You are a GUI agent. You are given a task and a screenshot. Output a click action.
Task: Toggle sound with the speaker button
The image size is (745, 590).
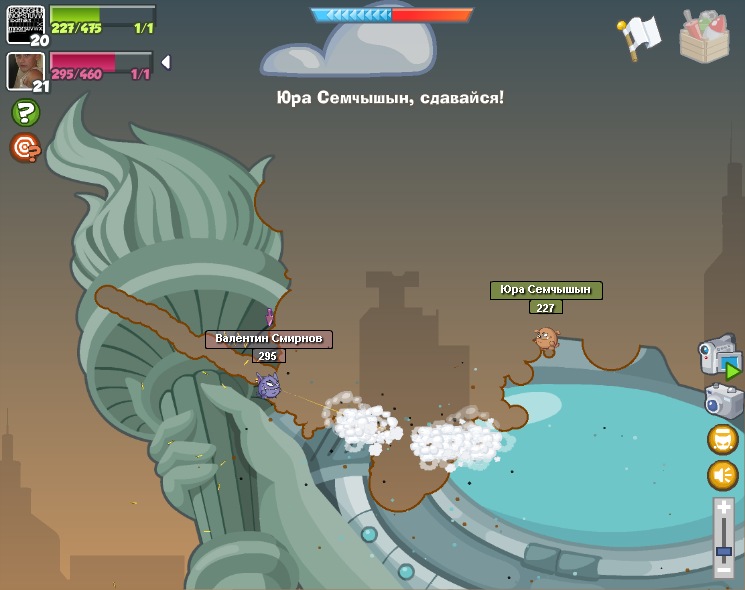coord(723,474)
